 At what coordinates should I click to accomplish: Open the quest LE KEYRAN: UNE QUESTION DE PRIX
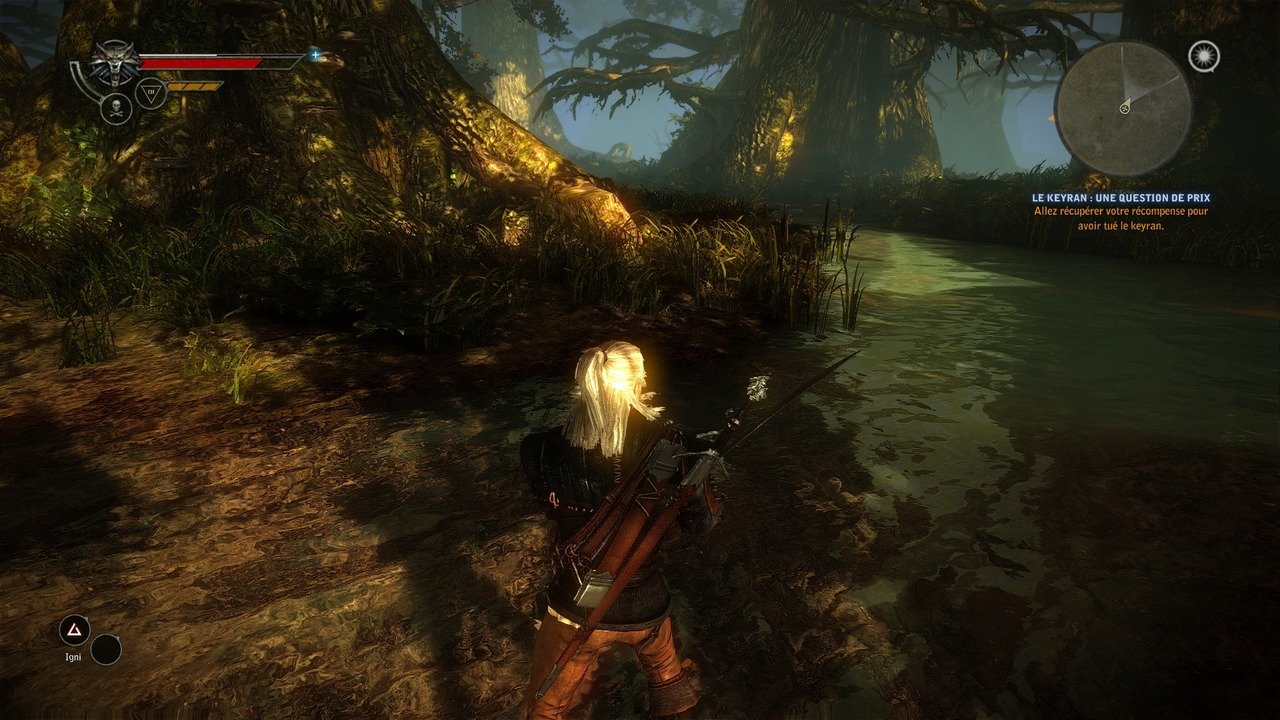coord(1123,197)
